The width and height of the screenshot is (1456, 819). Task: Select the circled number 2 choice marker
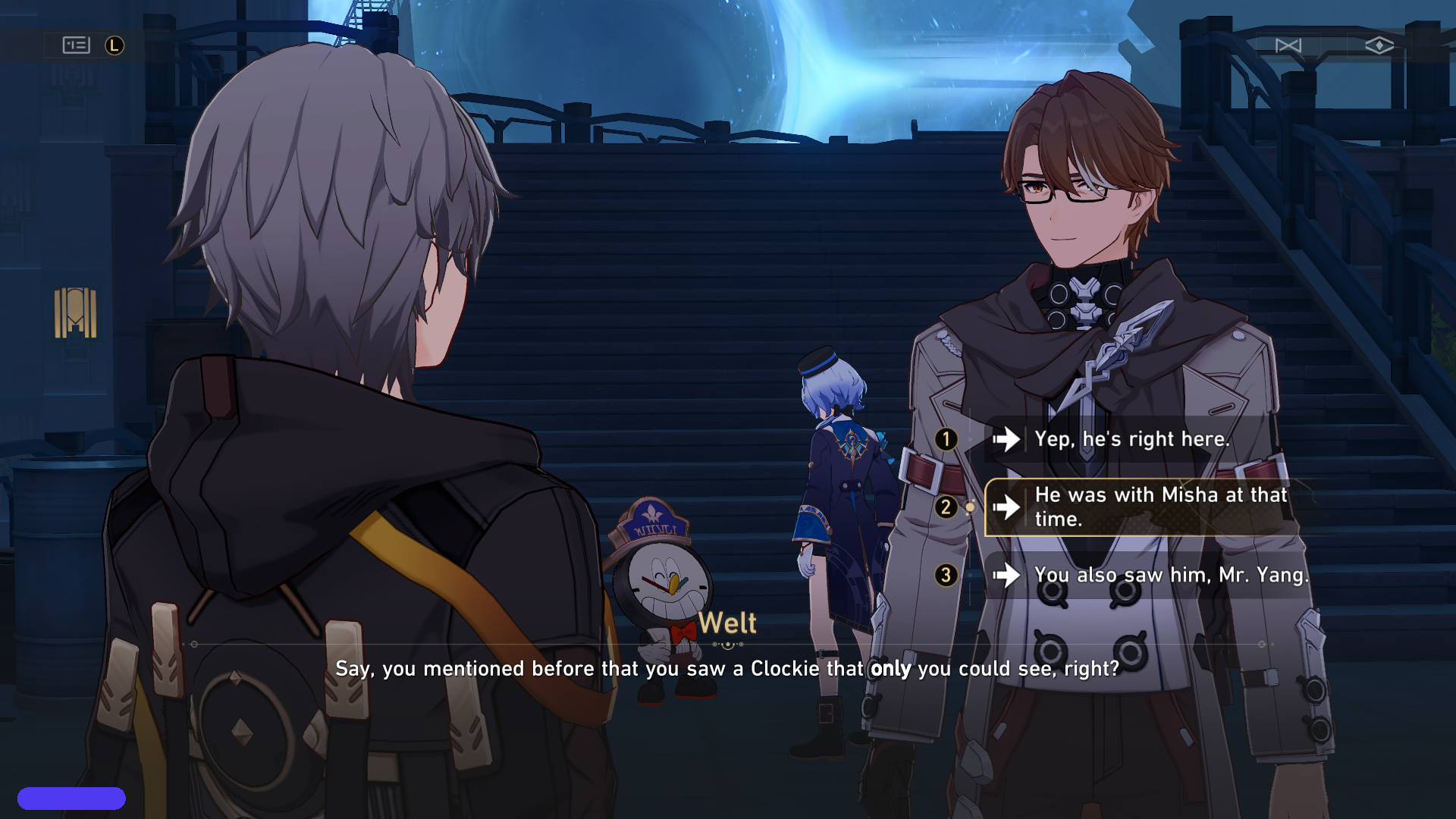pos(946,507)
